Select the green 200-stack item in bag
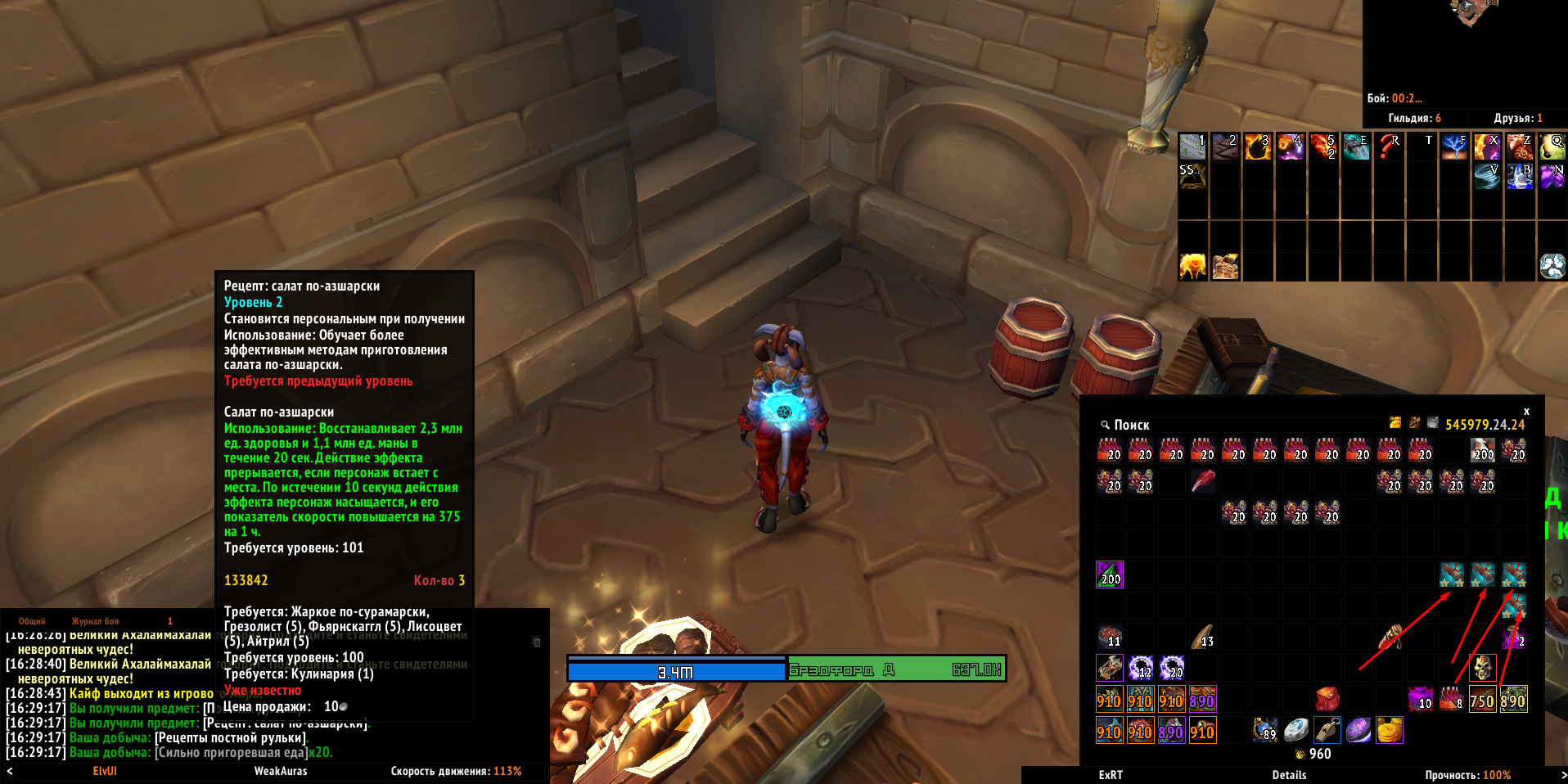 click(1110, 574)
